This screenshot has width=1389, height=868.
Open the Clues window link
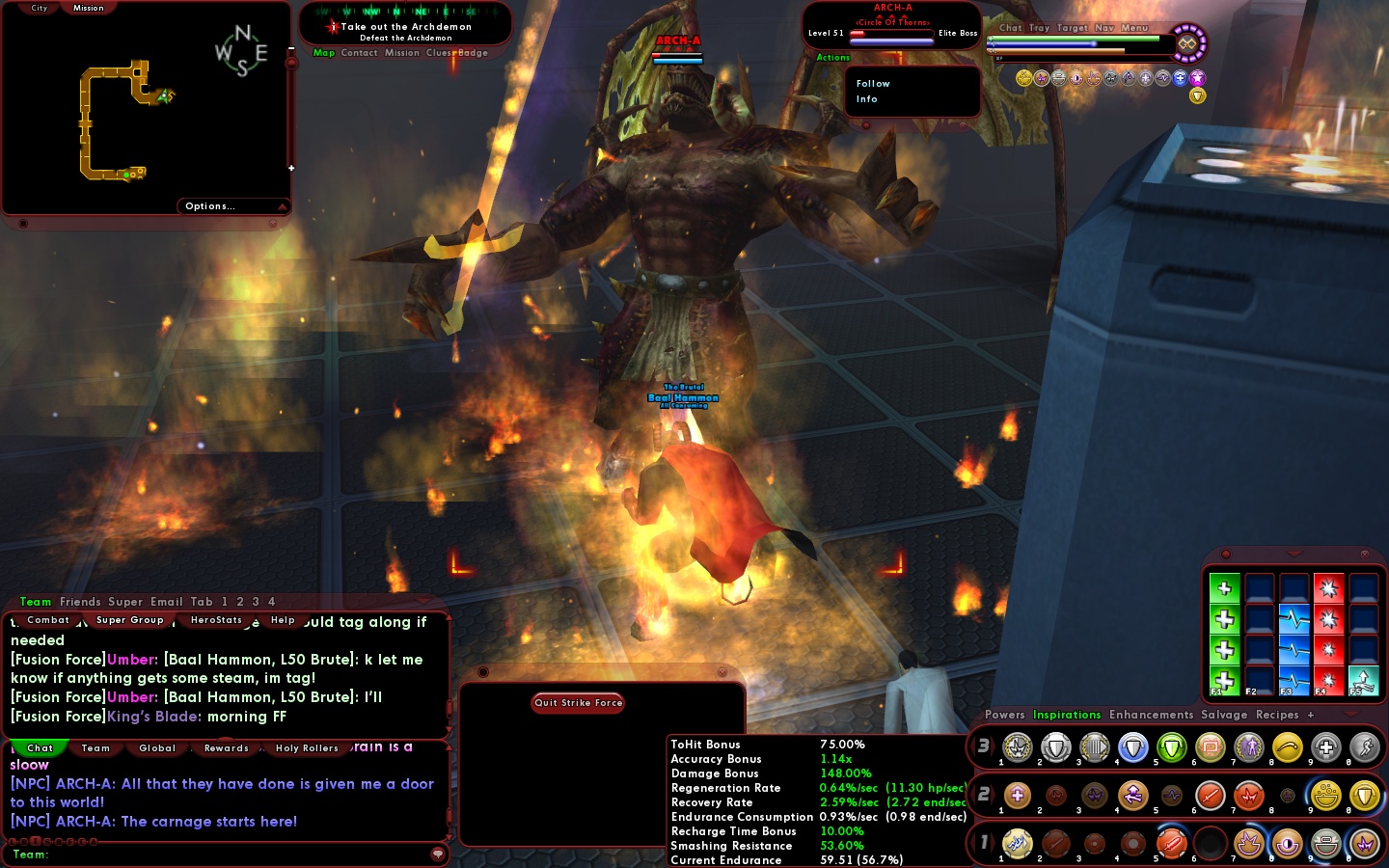(439, 53)
